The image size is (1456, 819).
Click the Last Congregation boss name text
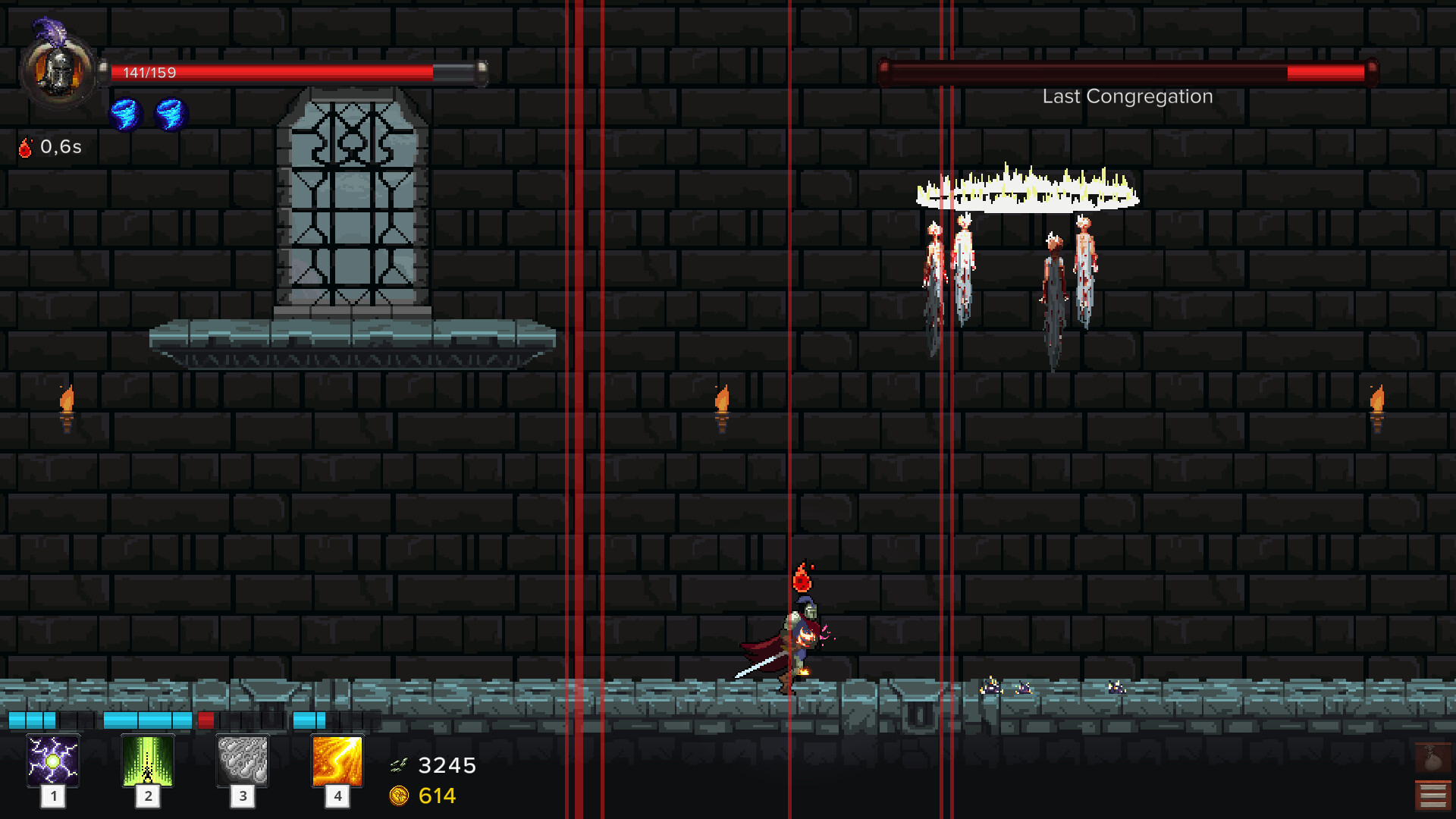click(1127, 96)
